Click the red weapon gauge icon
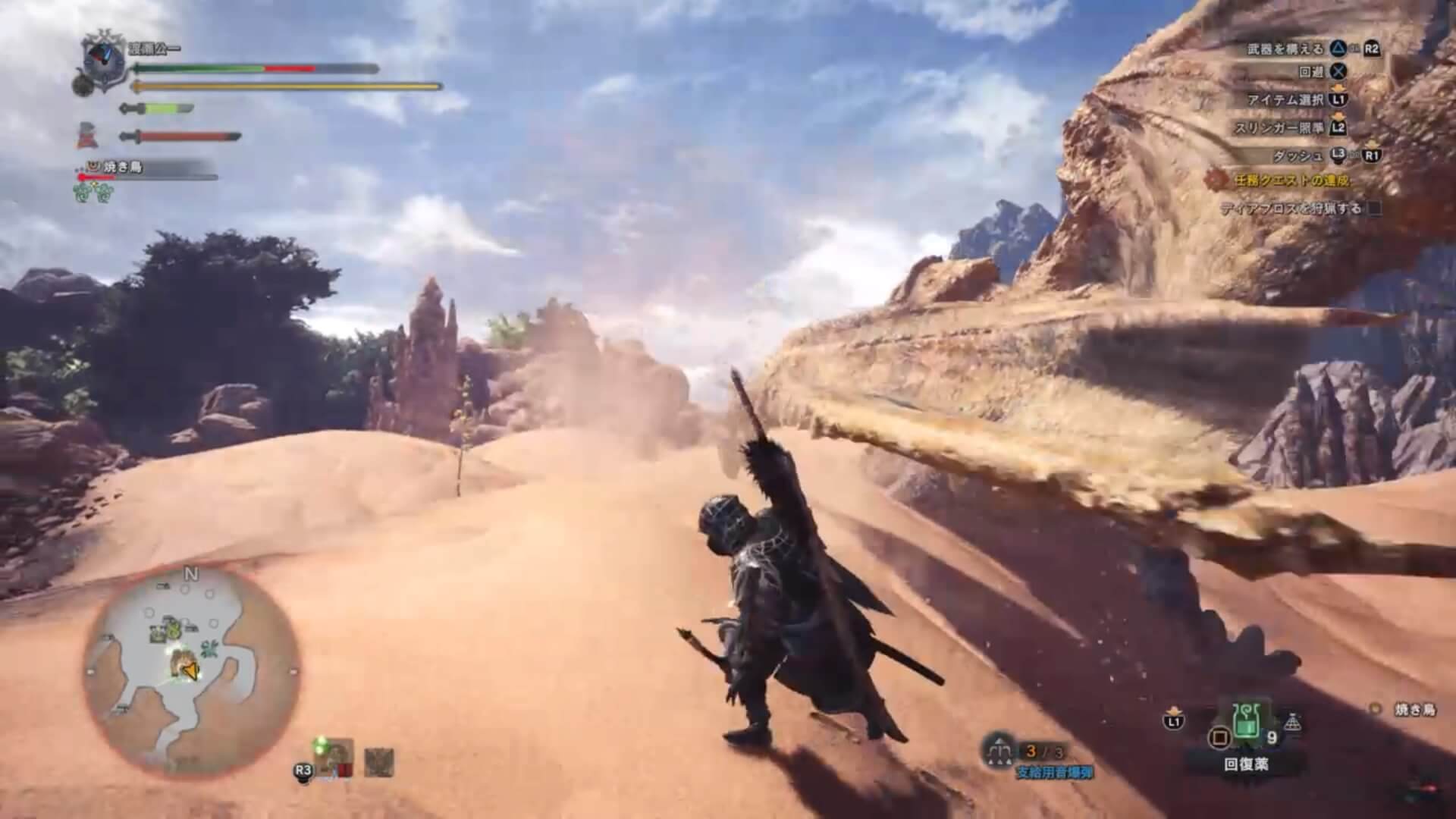The width and height of the screenshot is (1456, 819). click(180, 137)
